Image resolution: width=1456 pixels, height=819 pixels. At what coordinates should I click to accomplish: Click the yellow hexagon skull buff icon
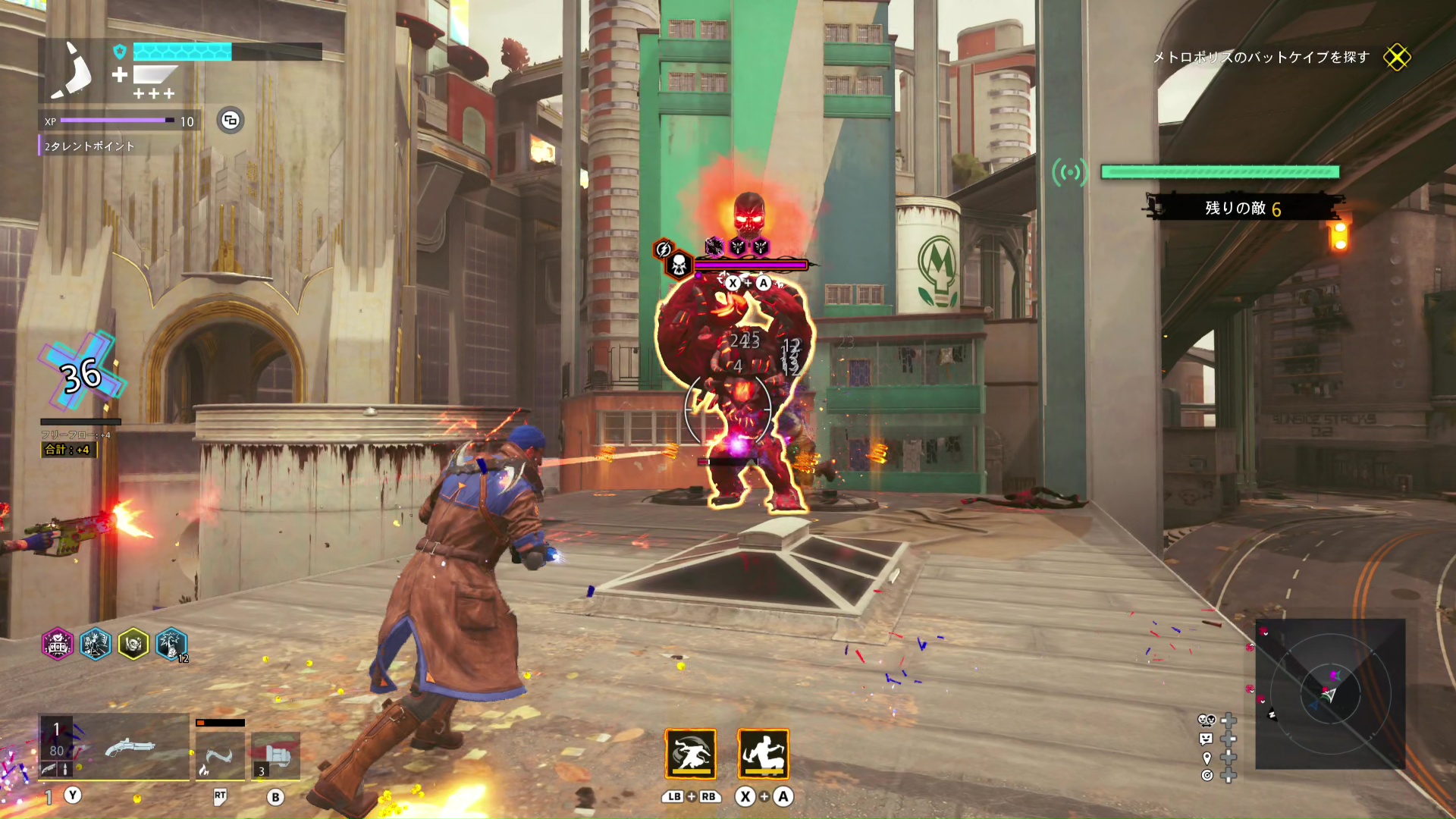pos(133,645)
